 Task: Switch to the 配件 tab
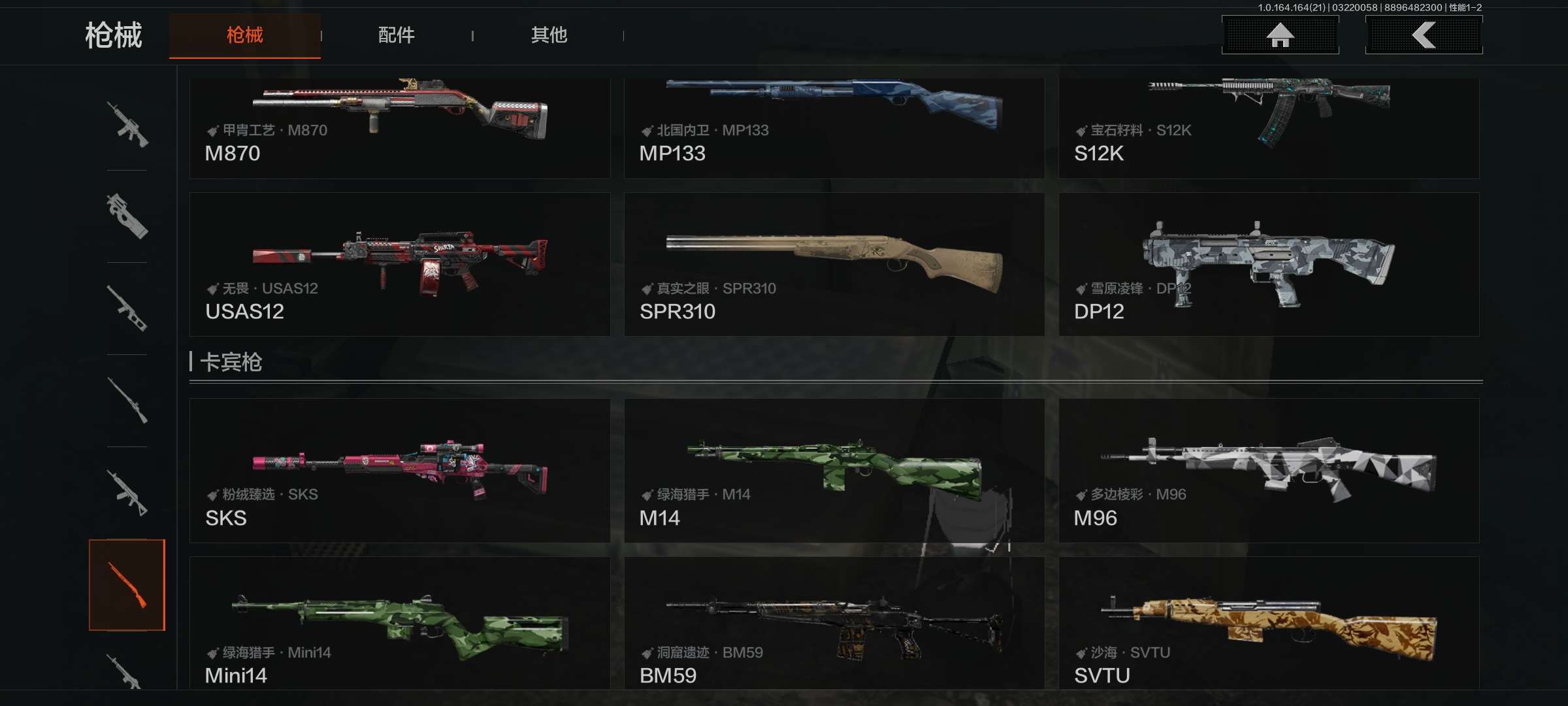(396, 35)
